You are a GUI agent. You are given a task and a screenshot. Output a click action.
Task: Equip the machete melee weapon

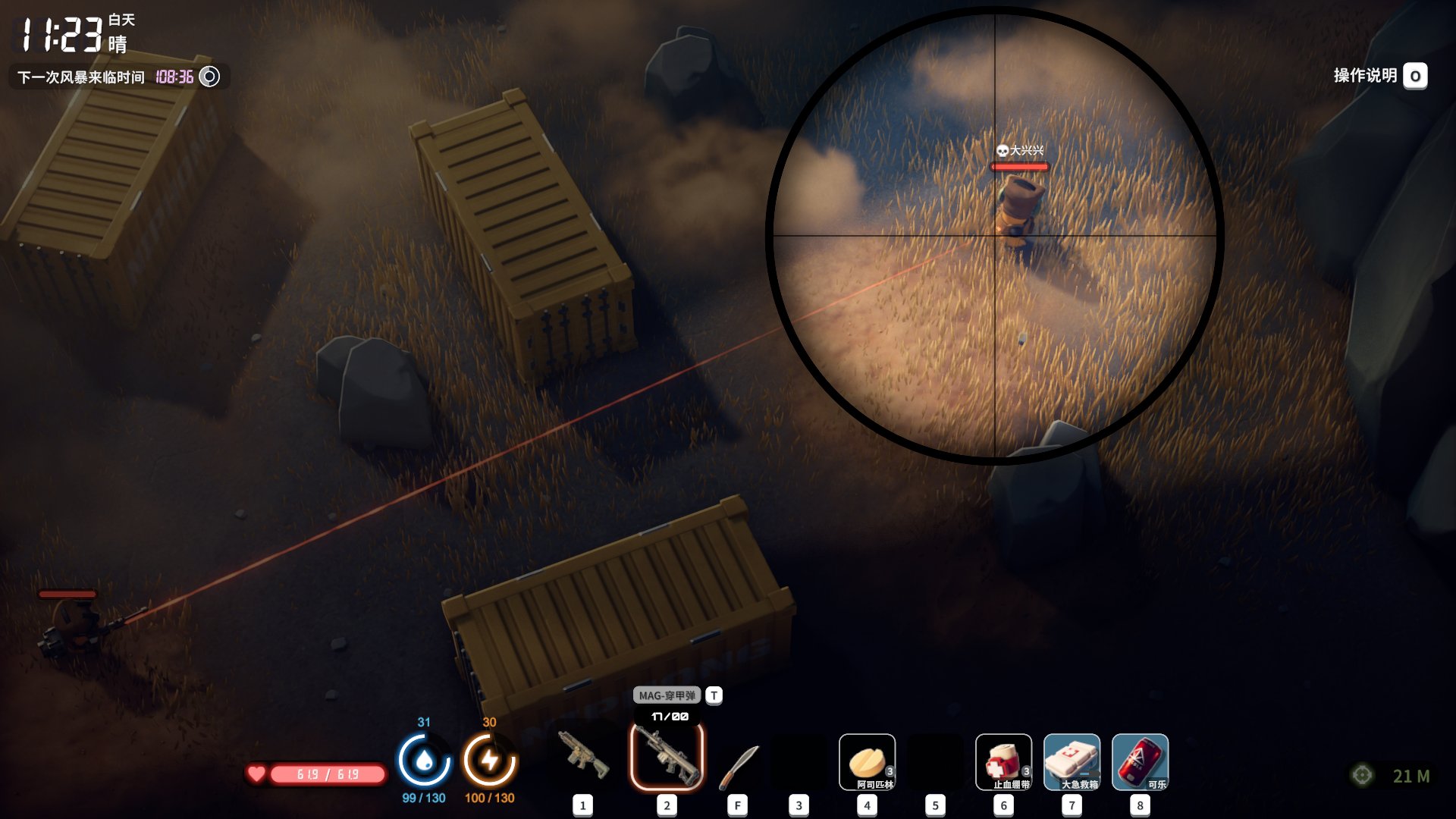[738, 764]
